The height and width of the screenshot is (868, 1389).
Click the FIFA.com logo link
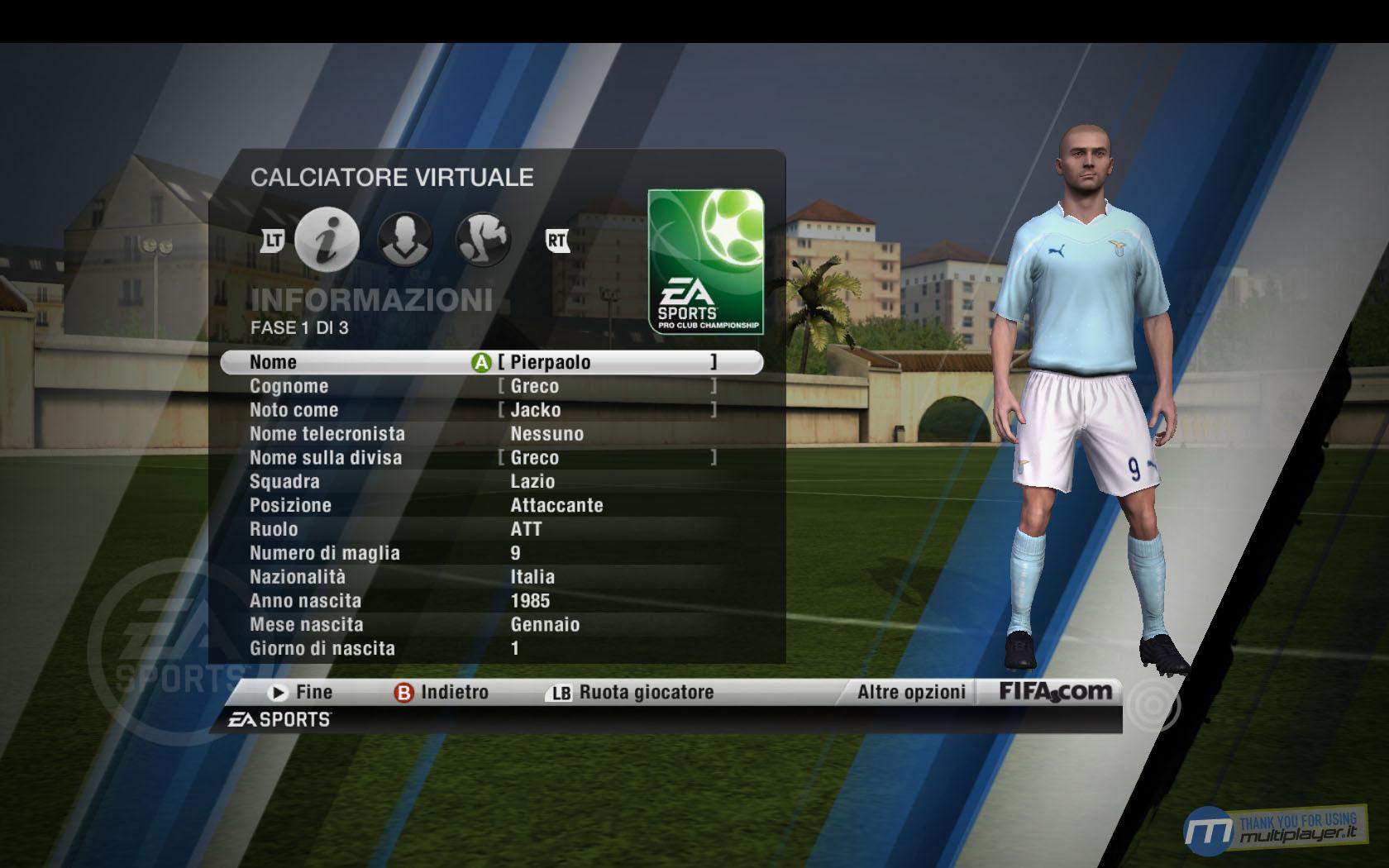1056,692
